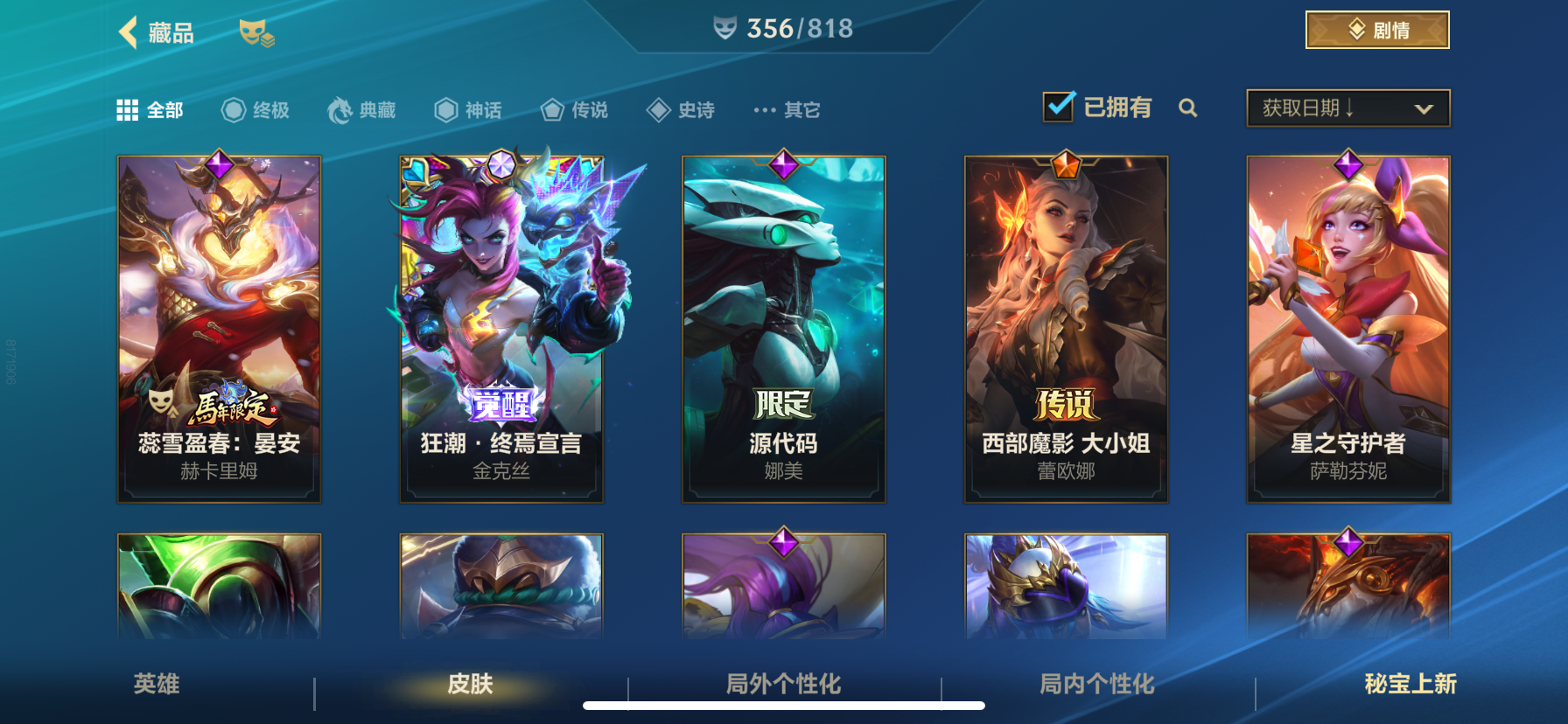Select the 狂潮·终焉宣言 金克丝 skin card
The height and width of the screenshot is (724, 1568).
[x=500, y=328]
